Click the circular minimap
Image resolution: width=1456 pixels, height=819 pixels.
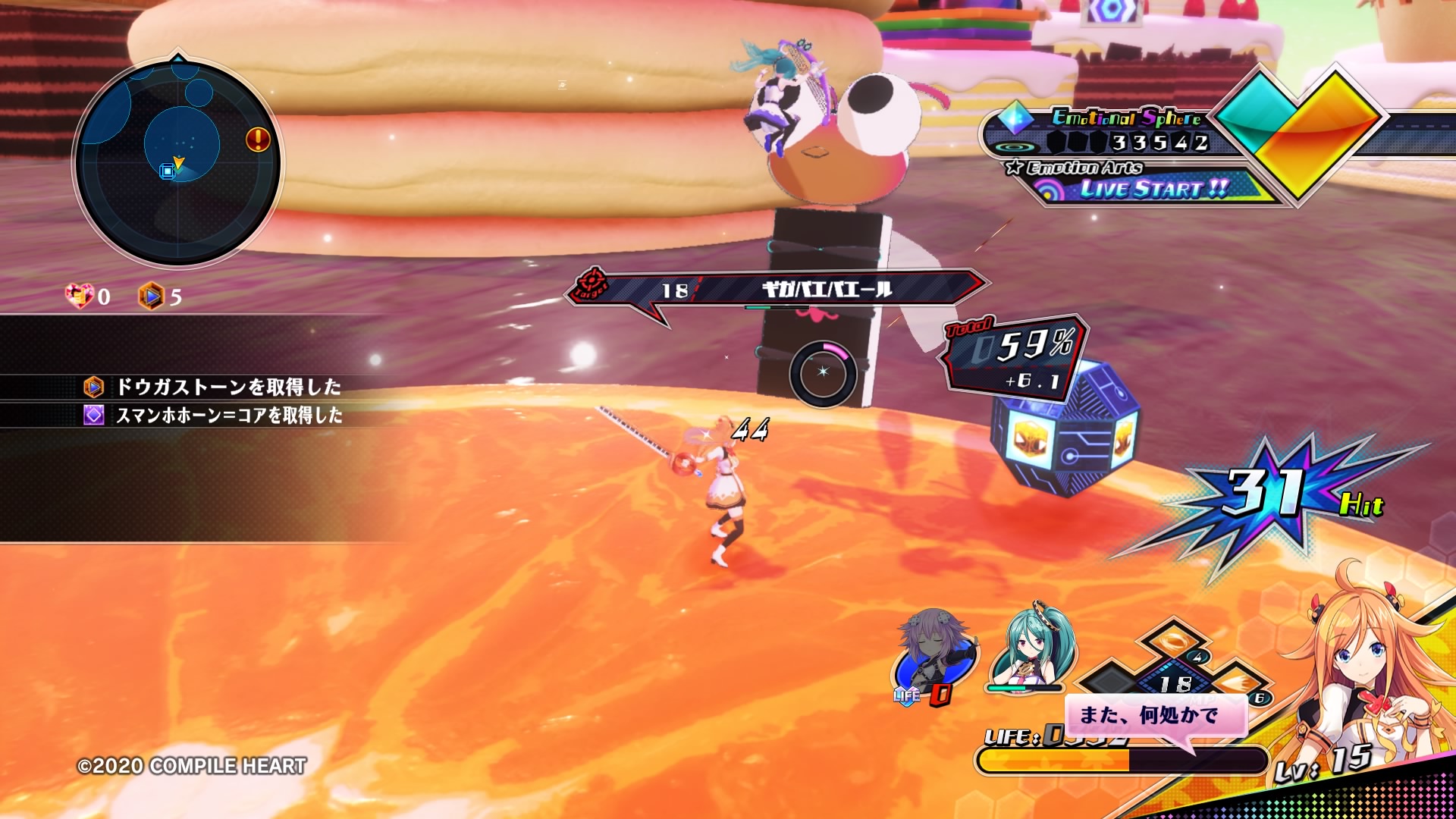tap(177, 163)
